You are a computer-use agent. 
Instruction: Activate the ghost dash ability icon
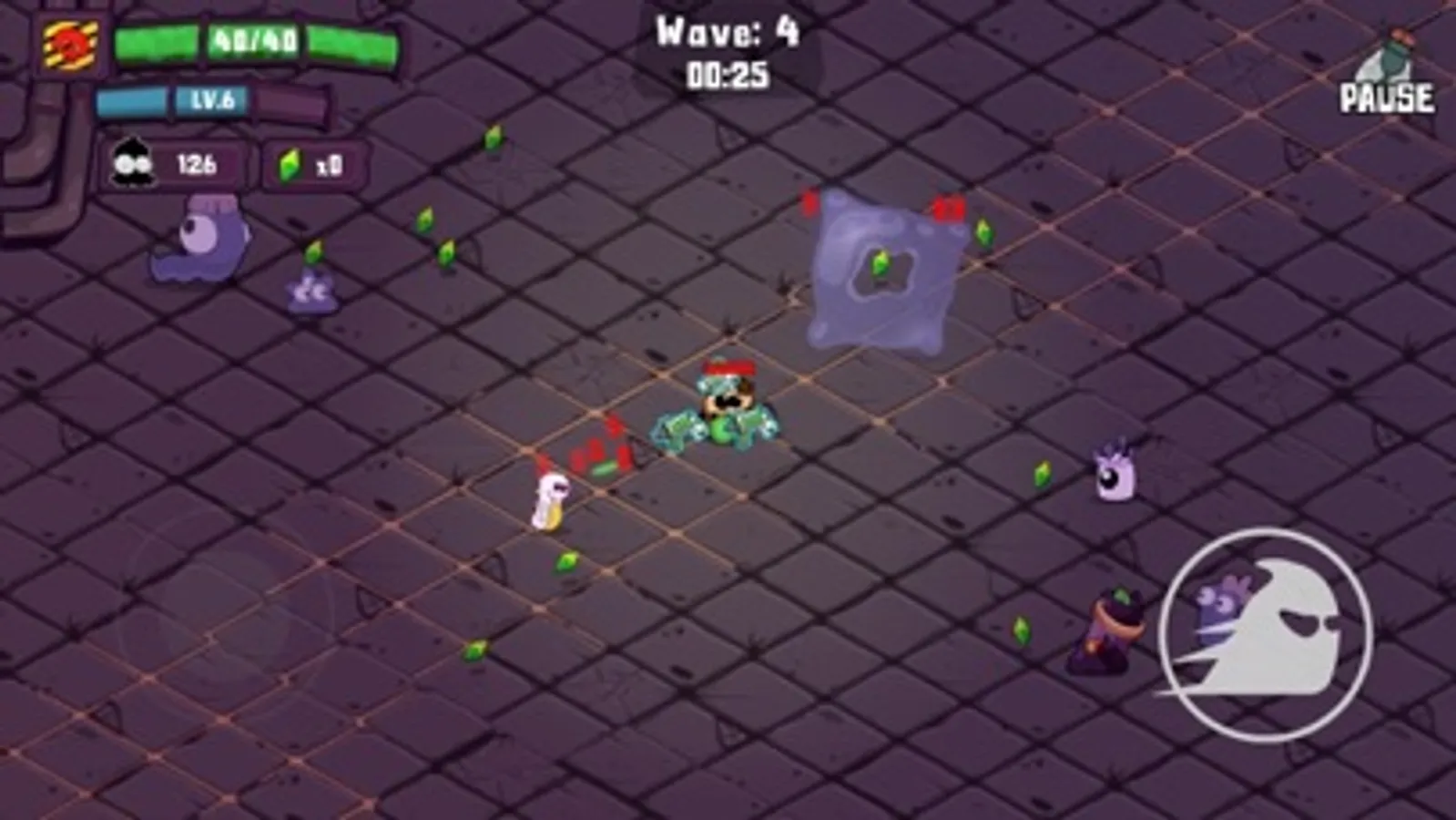click(1264, 632)
